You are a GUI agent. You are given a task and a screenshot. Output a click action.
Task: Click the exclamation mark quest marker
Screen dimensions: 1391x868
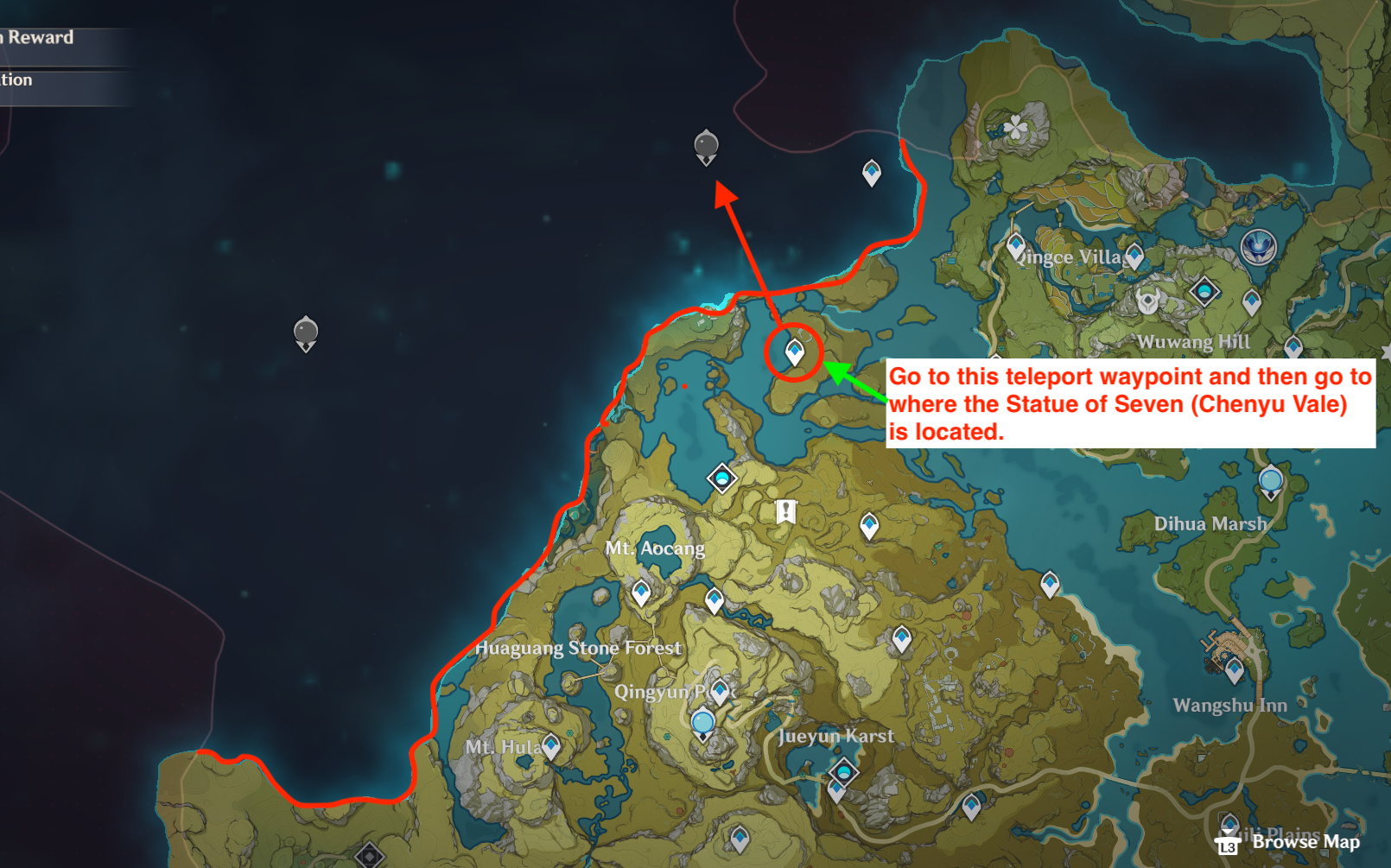click(785, 511)
